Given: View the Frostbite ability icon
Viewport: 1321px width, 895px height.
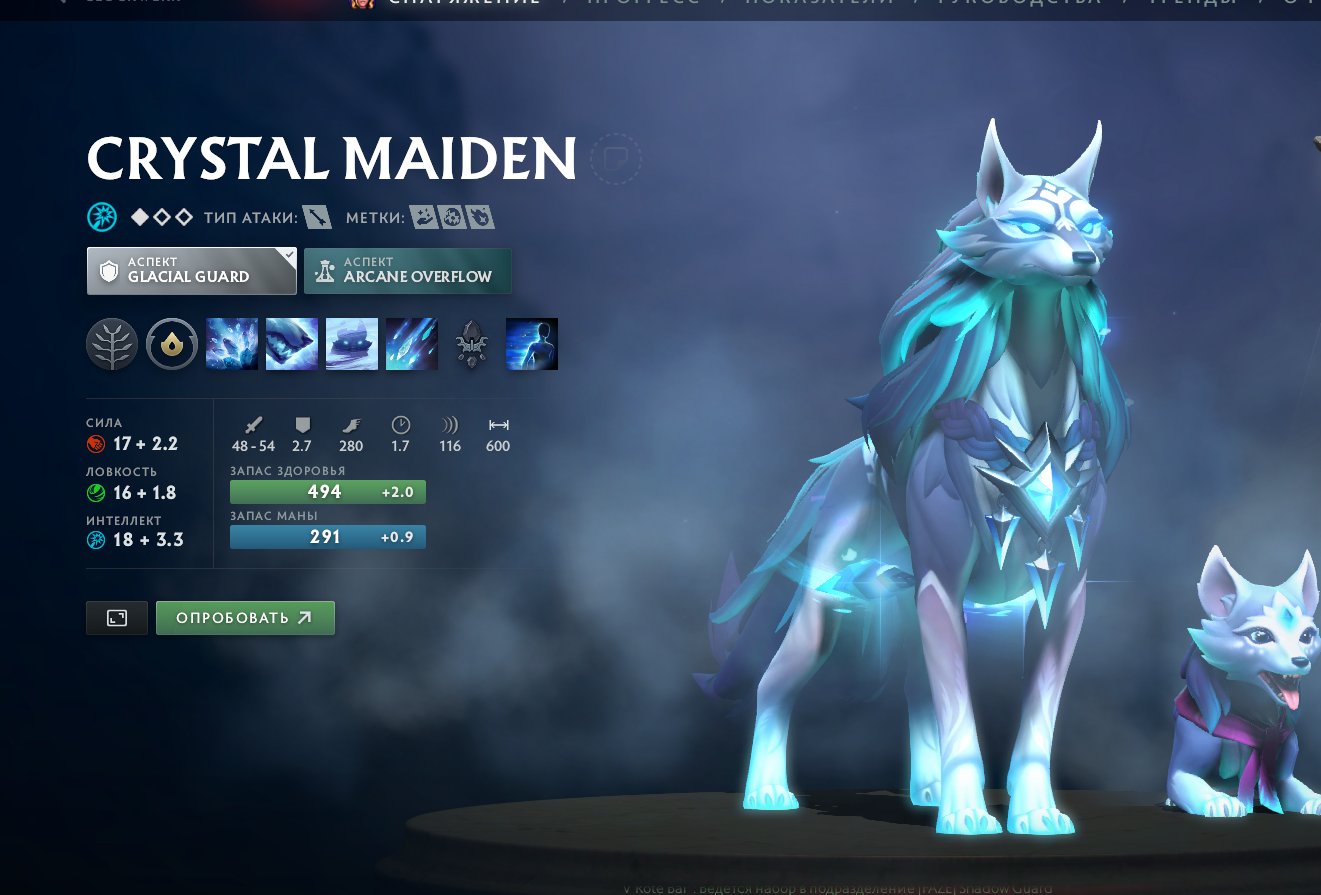Looking at the screenshot, I should coord(292,343).
